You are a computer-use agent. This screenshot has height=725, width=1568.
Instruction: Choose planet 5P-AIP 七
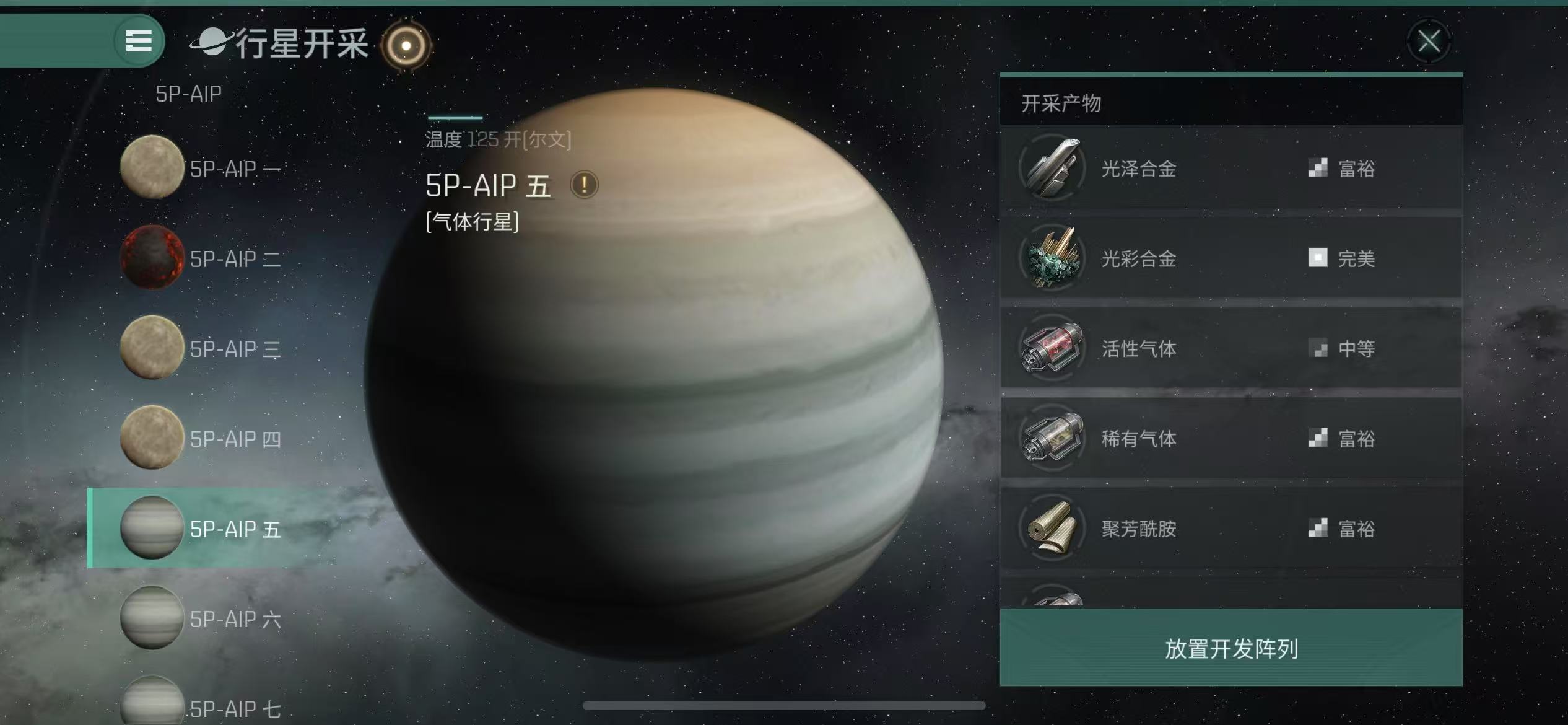pos(201,706)
